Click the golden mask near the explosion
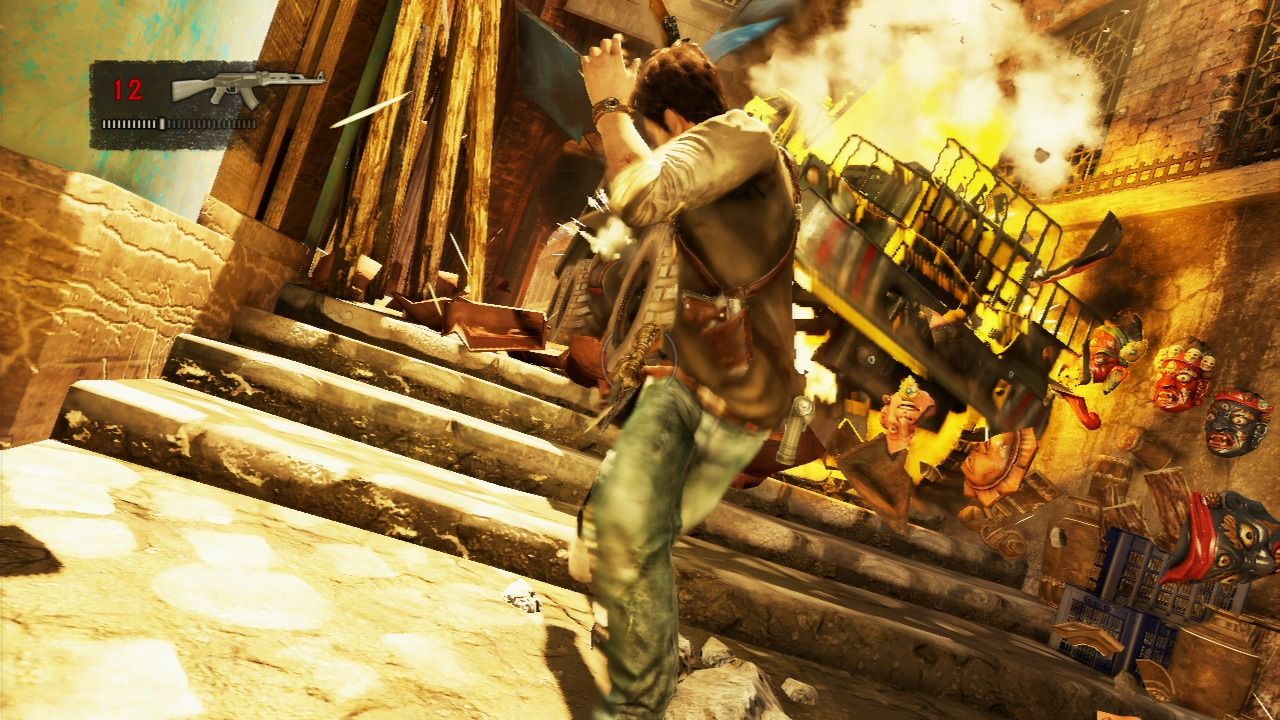1280x720 pixels. pos(1113,352)
